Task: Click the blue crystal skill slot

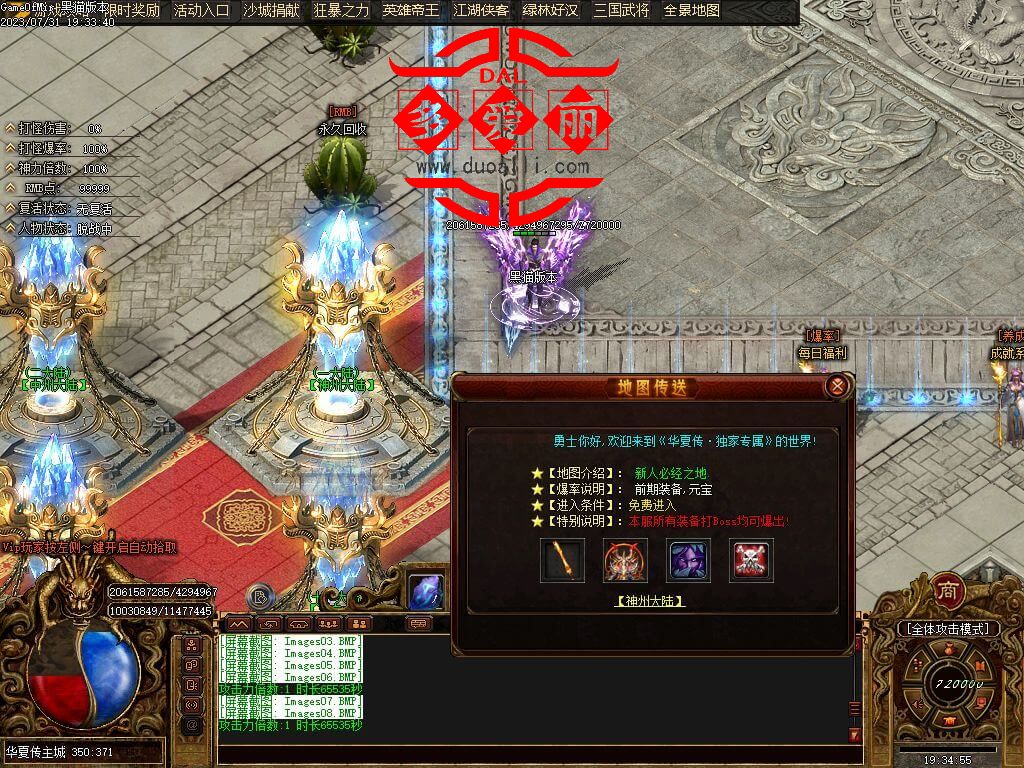Action: 427,591
